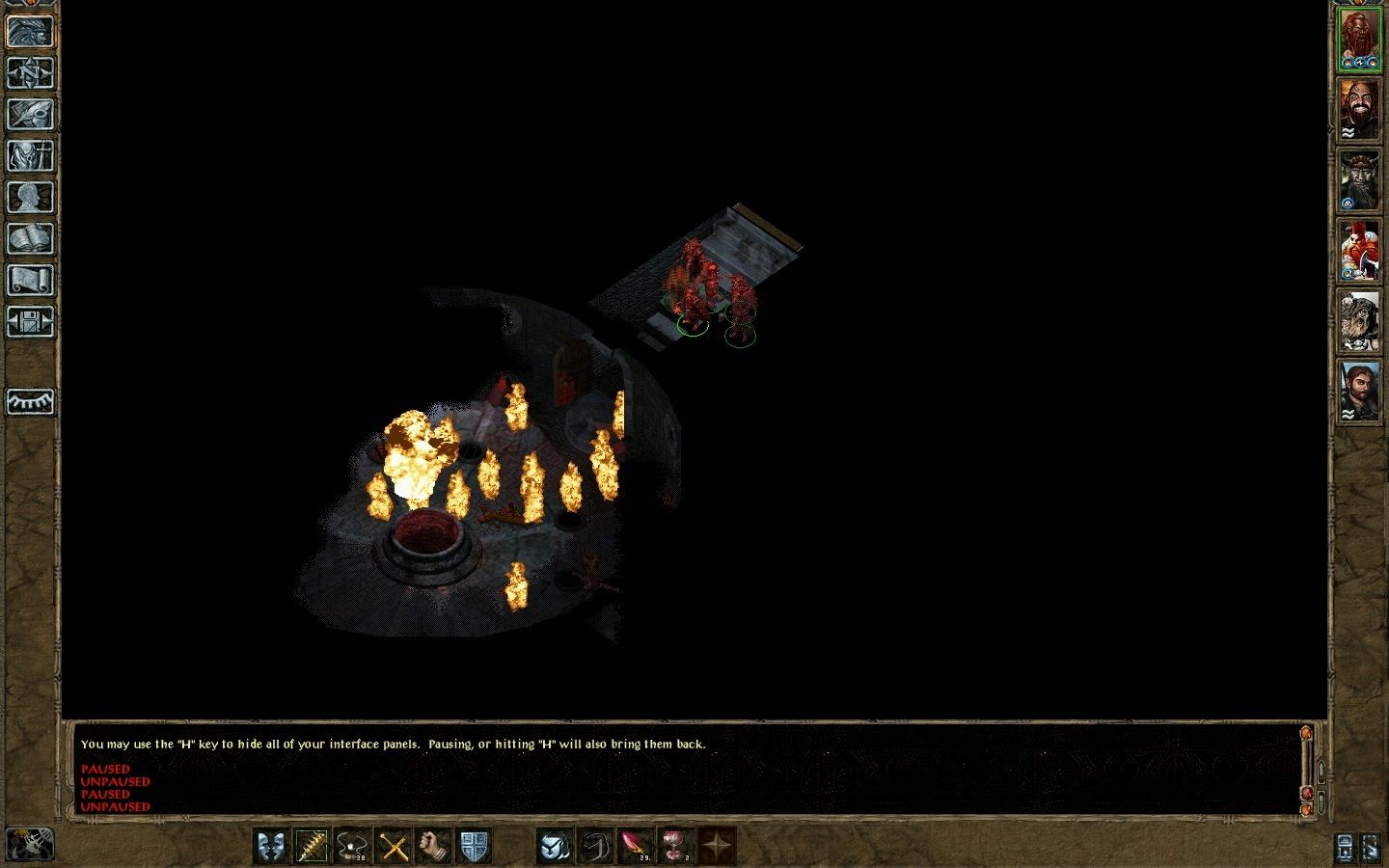Open the area map with compass icon
The height and width of the screenshot is (868, 1389).
coord(30,72)
